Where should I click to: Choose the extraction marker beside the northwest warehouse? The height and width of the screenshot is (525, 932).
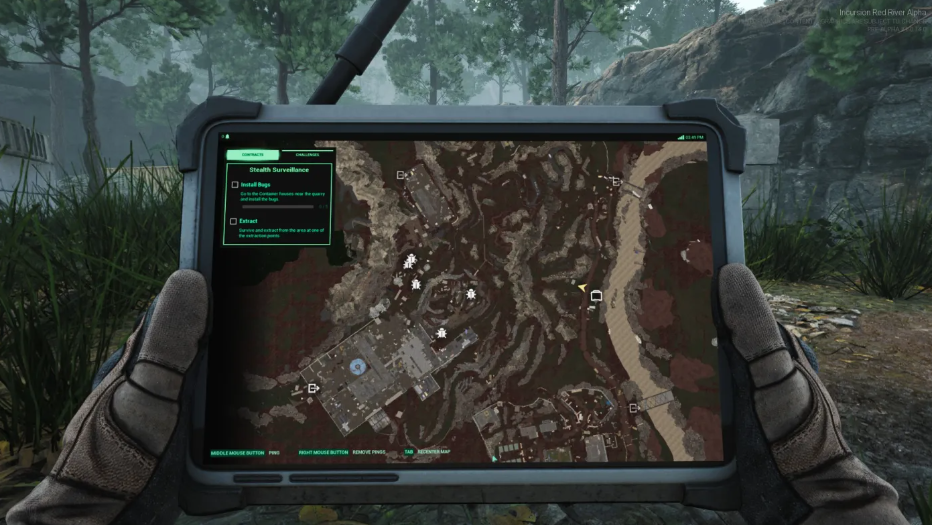[x=401, y=175]
